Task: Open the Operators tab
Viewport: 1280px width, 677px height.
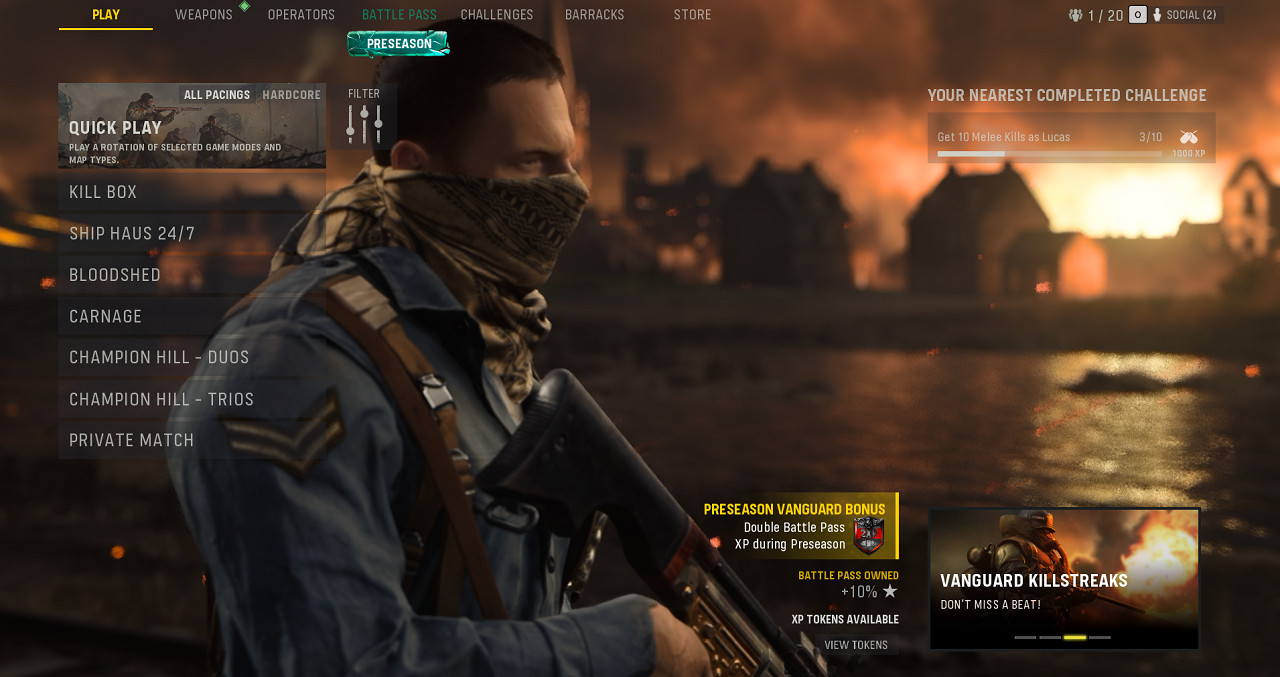Action: pyautogui.click(x=301, y=15)
